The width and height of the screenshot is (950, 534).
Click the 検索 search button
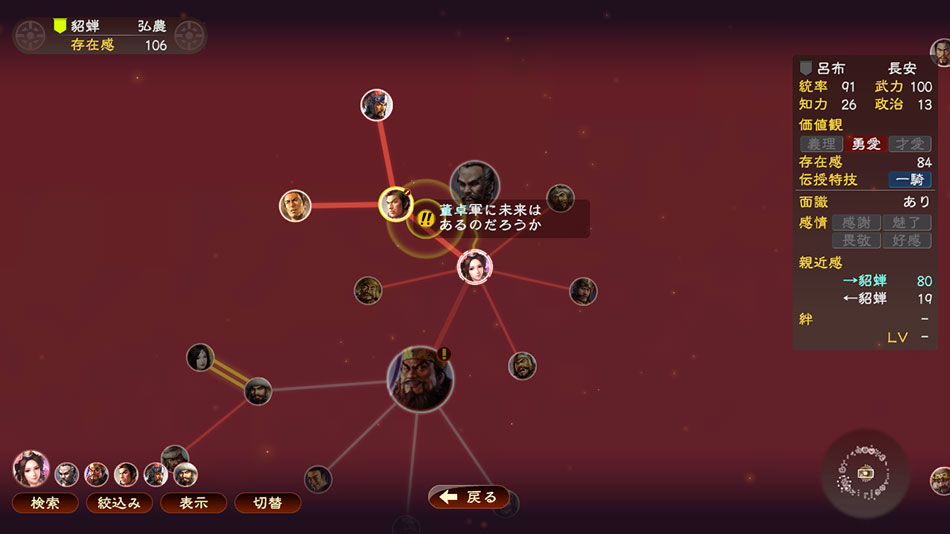45,503
